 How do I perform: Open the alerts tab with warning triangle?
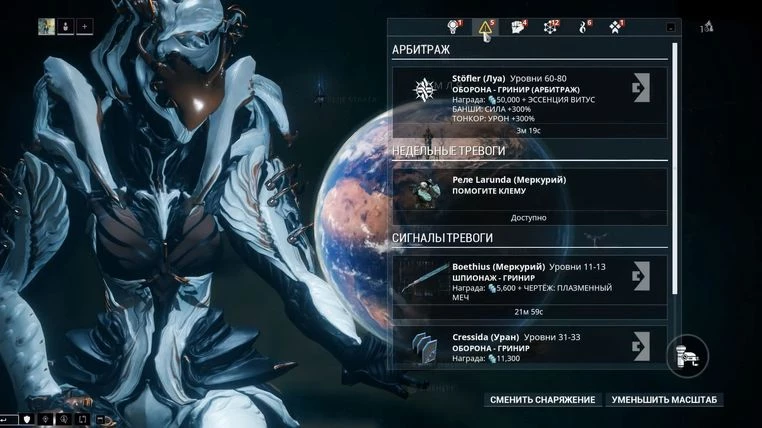485,27
